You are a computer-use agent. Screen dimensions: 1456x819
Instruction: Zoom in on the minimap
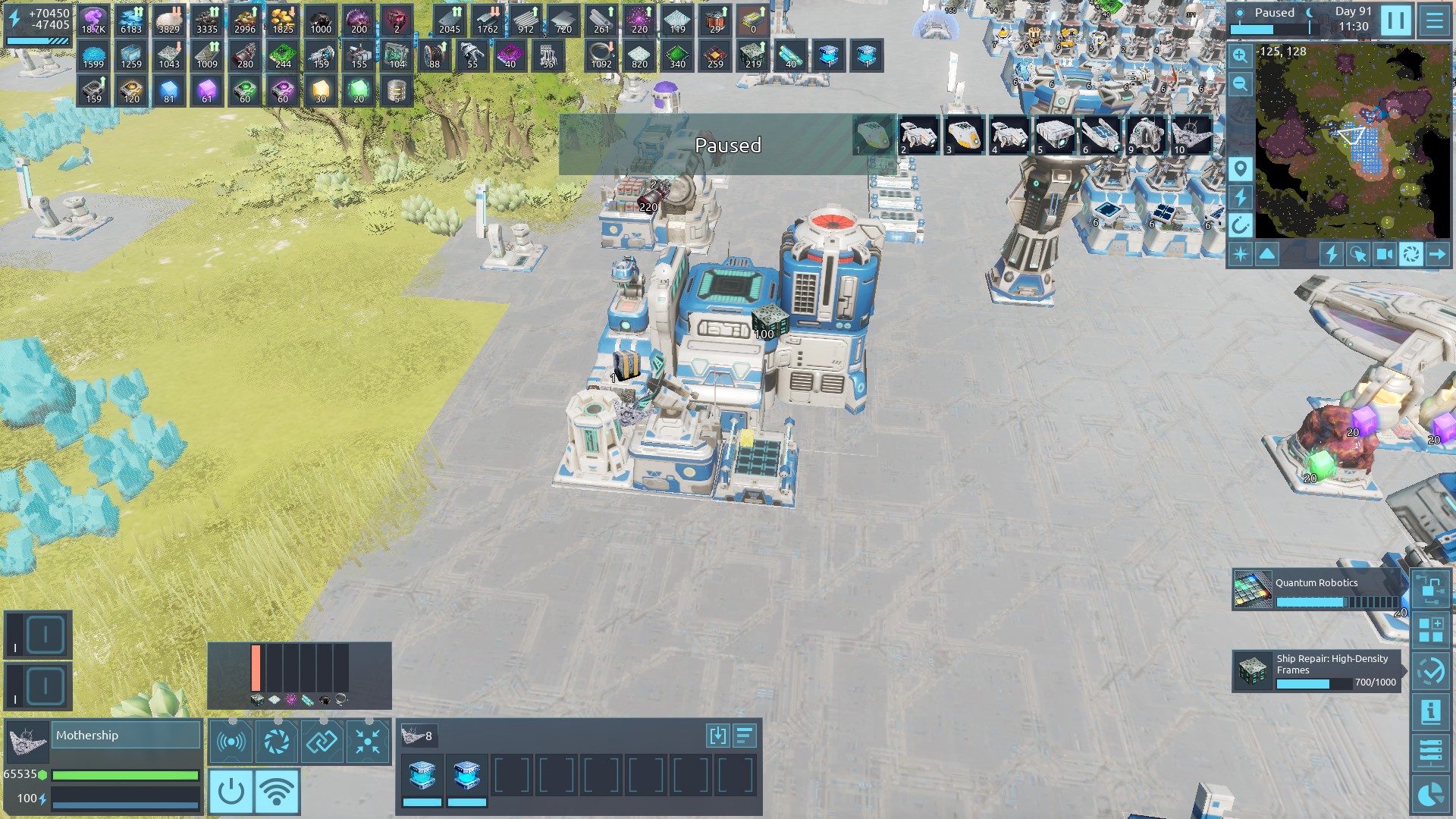[x=1240, y=55]
